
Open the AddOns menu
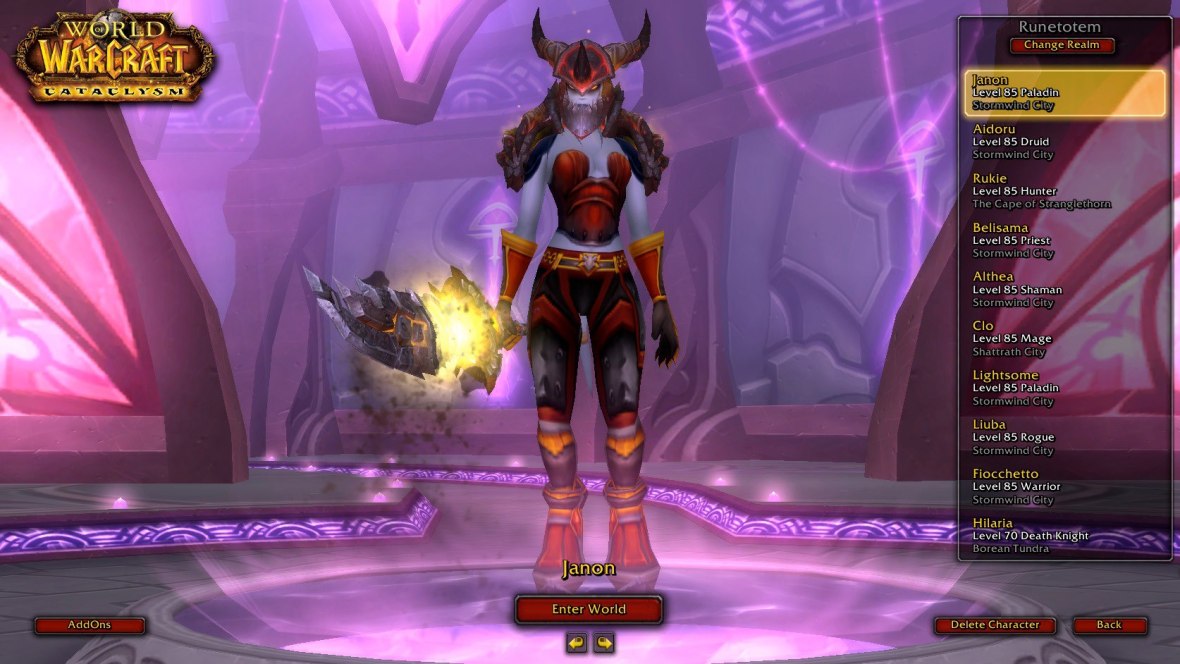(89, 625)
